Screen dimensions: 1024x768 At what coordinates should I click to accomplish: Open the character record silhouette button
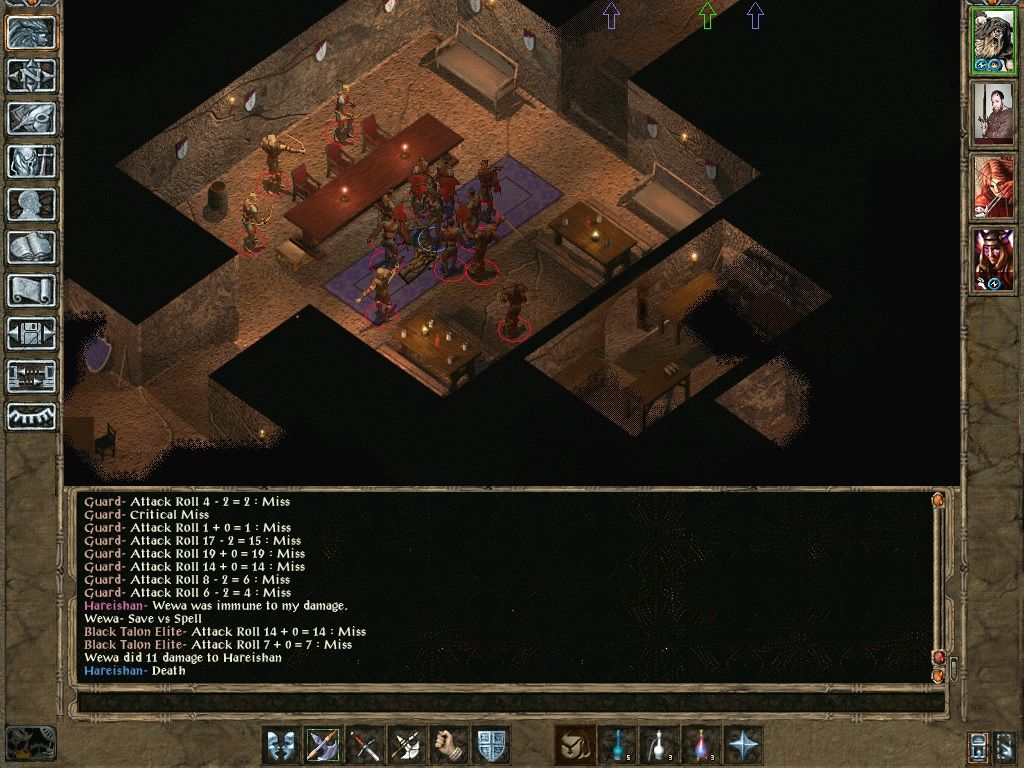click(x=32, y=204)
